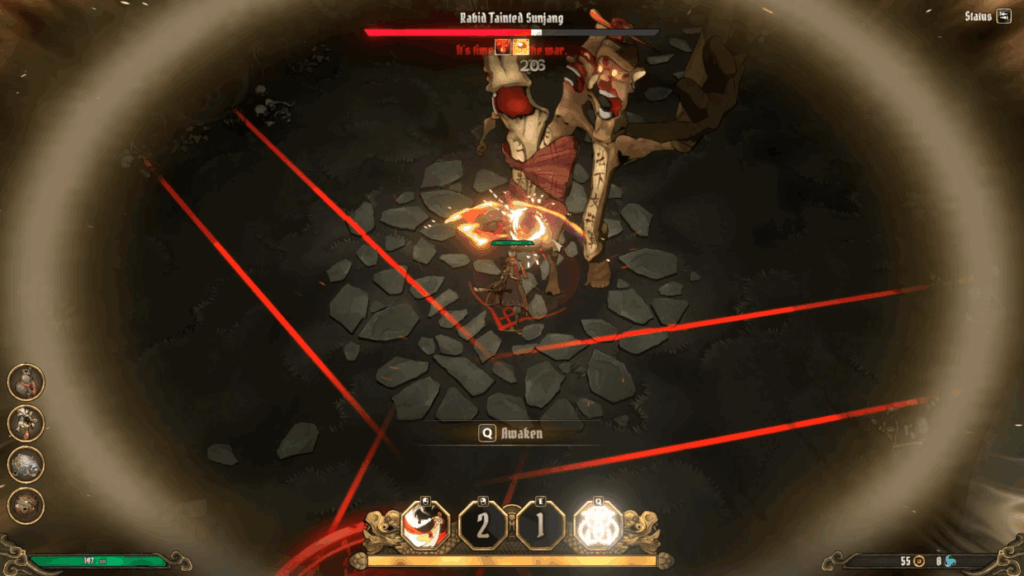This screenshot has height=576, width=1024.
Task: Select the skill slot showing cooldown 2
Action: point(483,525)
